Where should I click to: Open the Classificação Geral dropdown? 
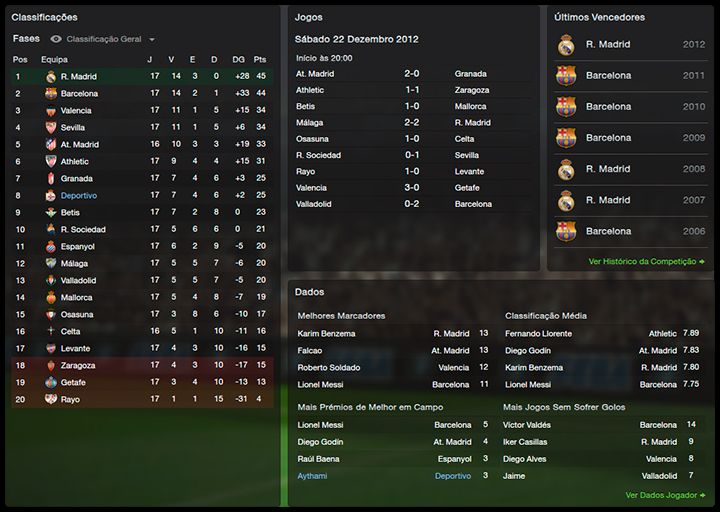click(x=112, y=39)
